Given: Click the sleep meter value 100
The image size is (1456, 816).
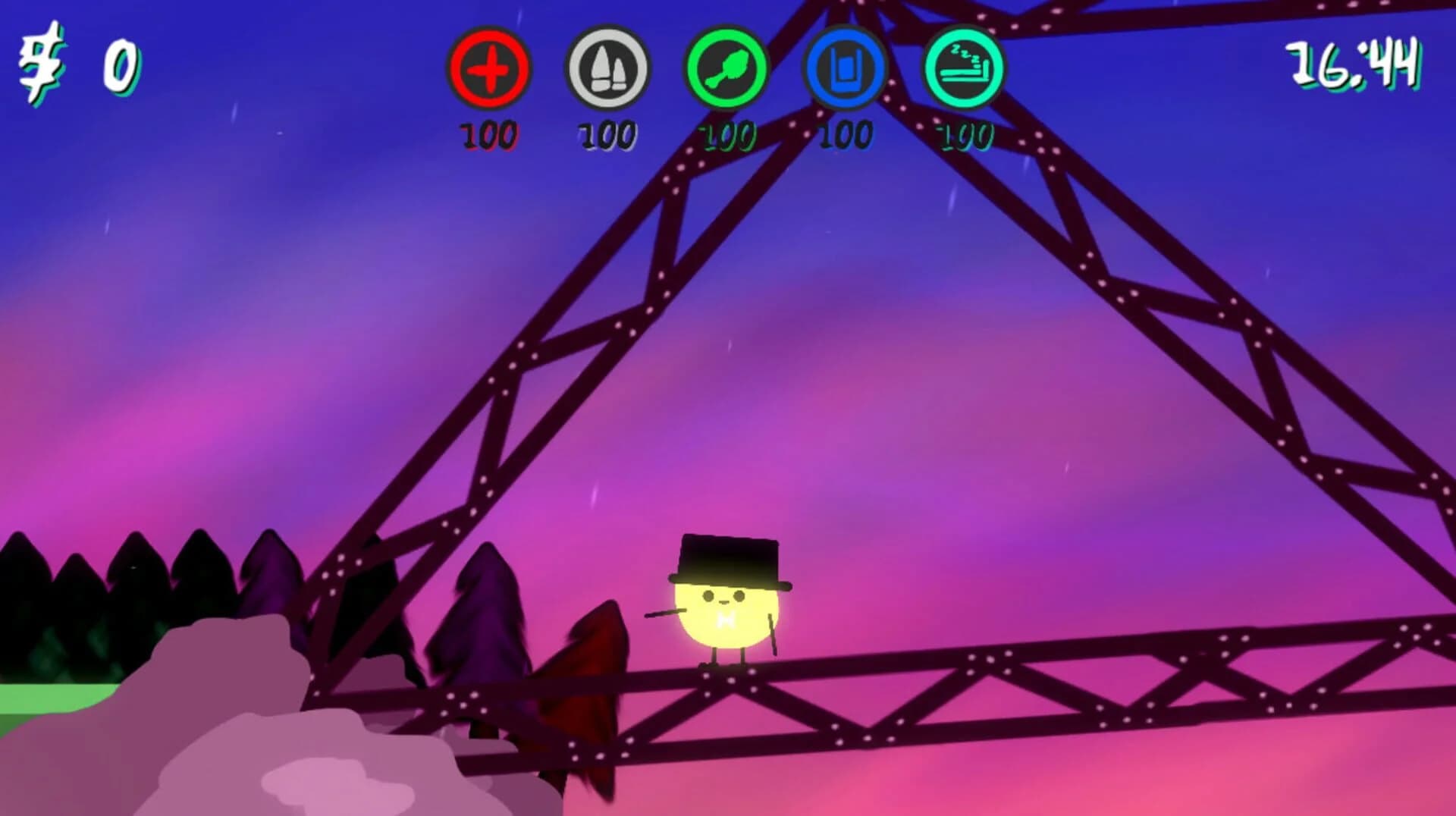Looking at the screenshot, I should [x=963, y=135].
